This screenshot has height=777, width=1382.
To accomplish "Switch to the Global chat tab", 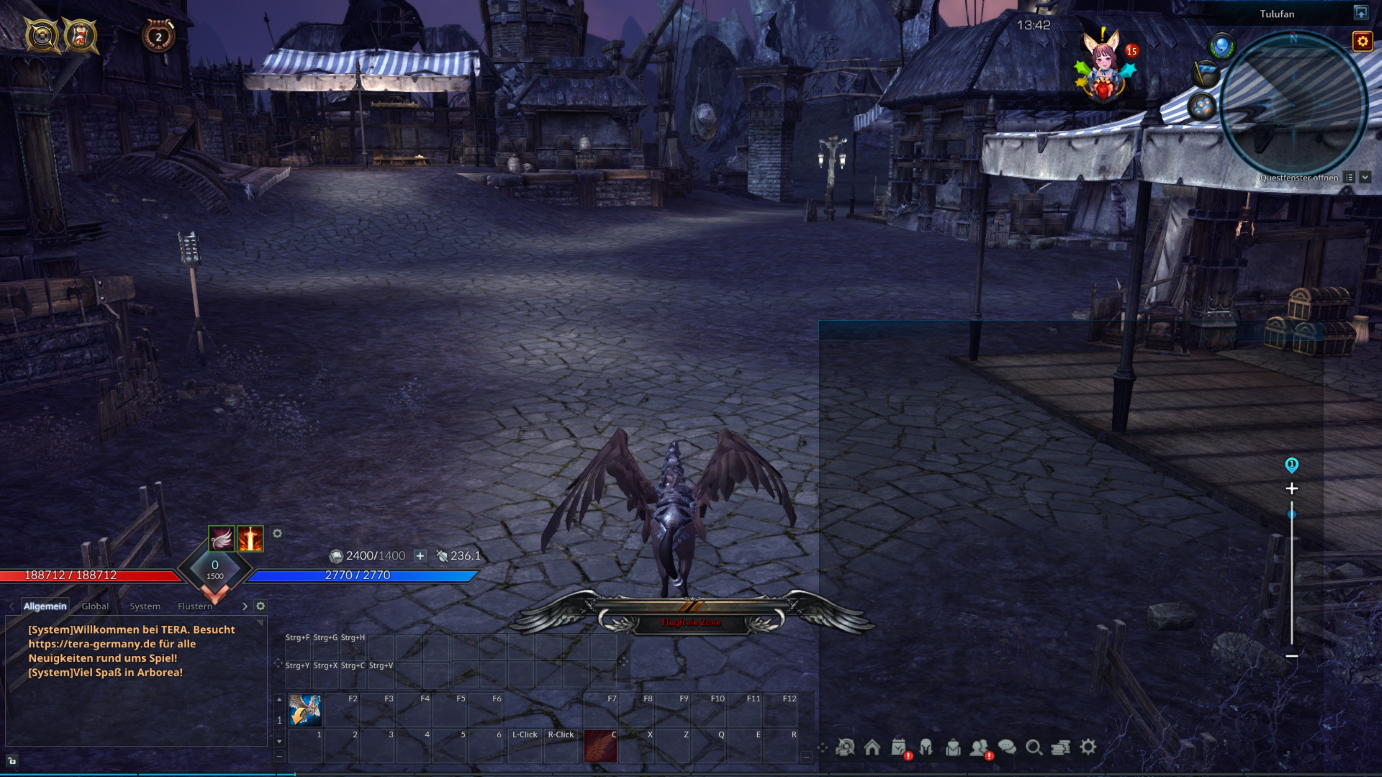I will pyautogui.click(x=95, y=606).
